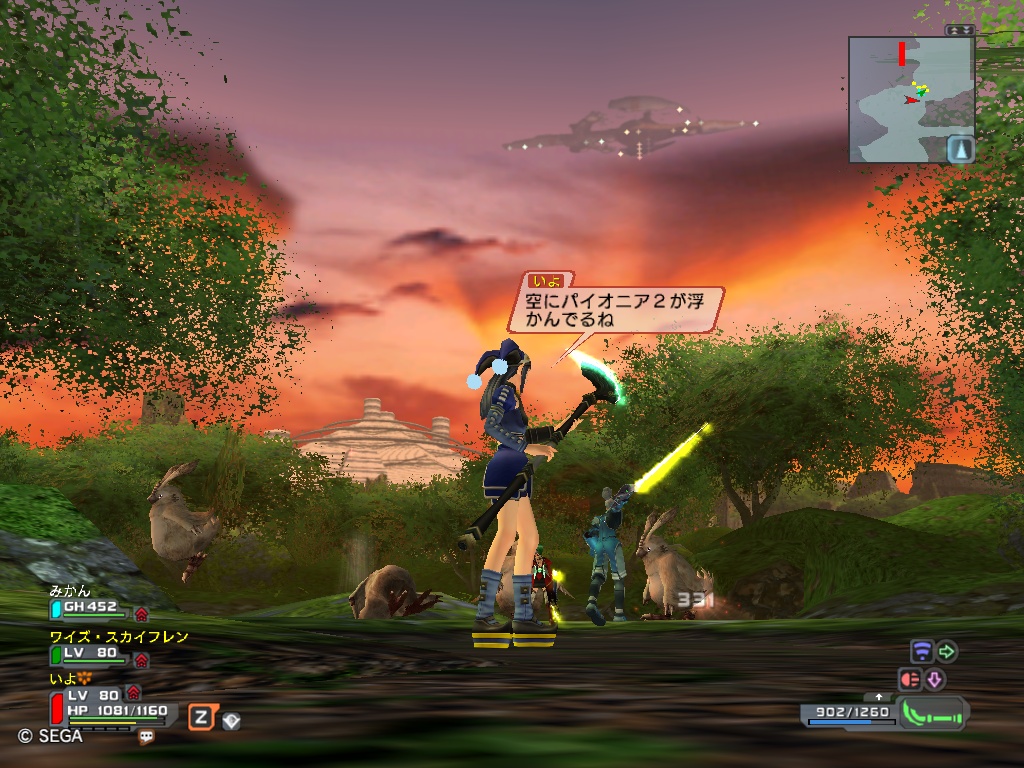Toggle the double-arrow control above the minimap
1024x768 pixels.
[959, 31]
